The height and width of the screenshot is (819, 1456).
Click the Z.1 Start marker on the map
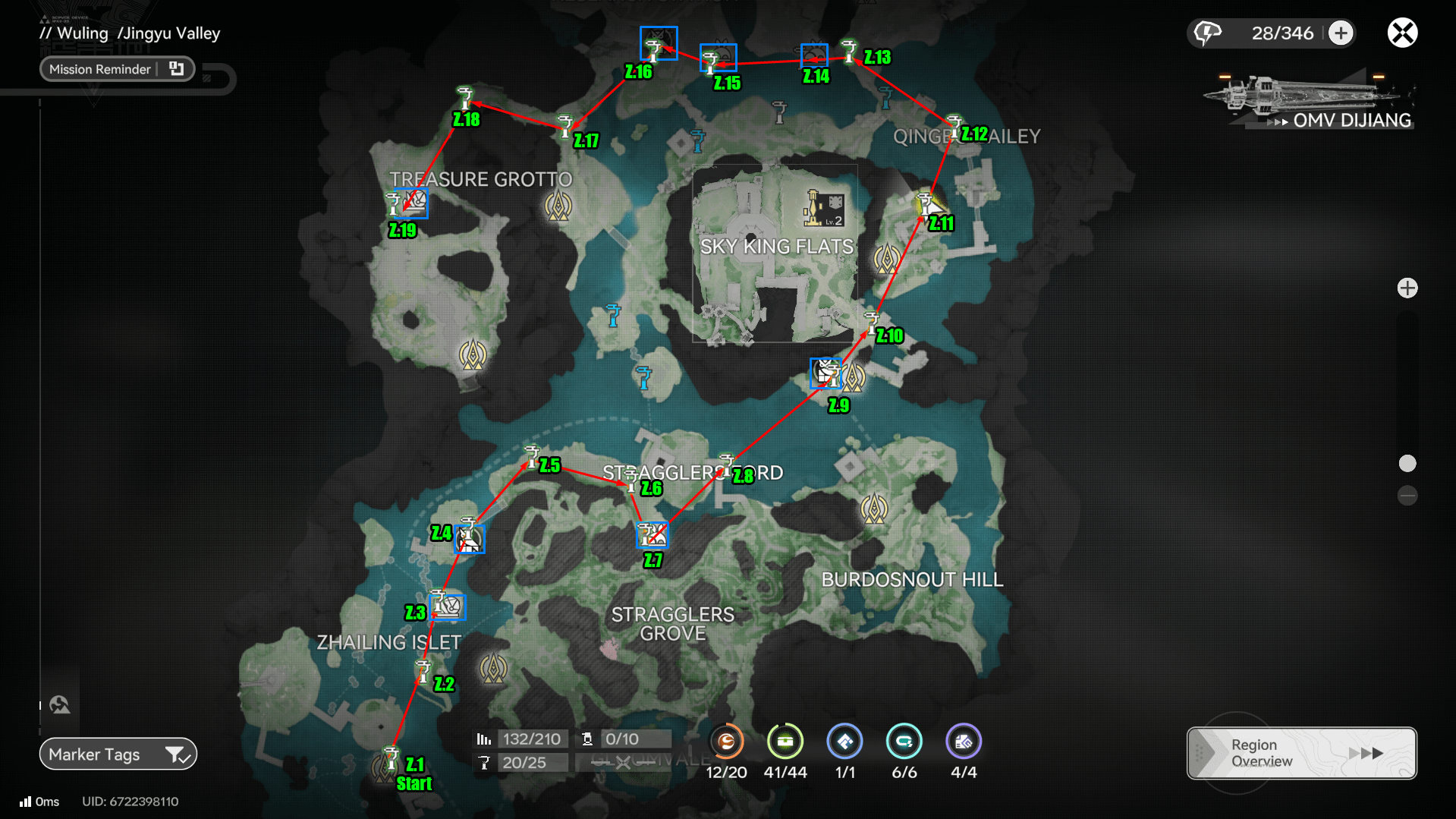(392, 758)
